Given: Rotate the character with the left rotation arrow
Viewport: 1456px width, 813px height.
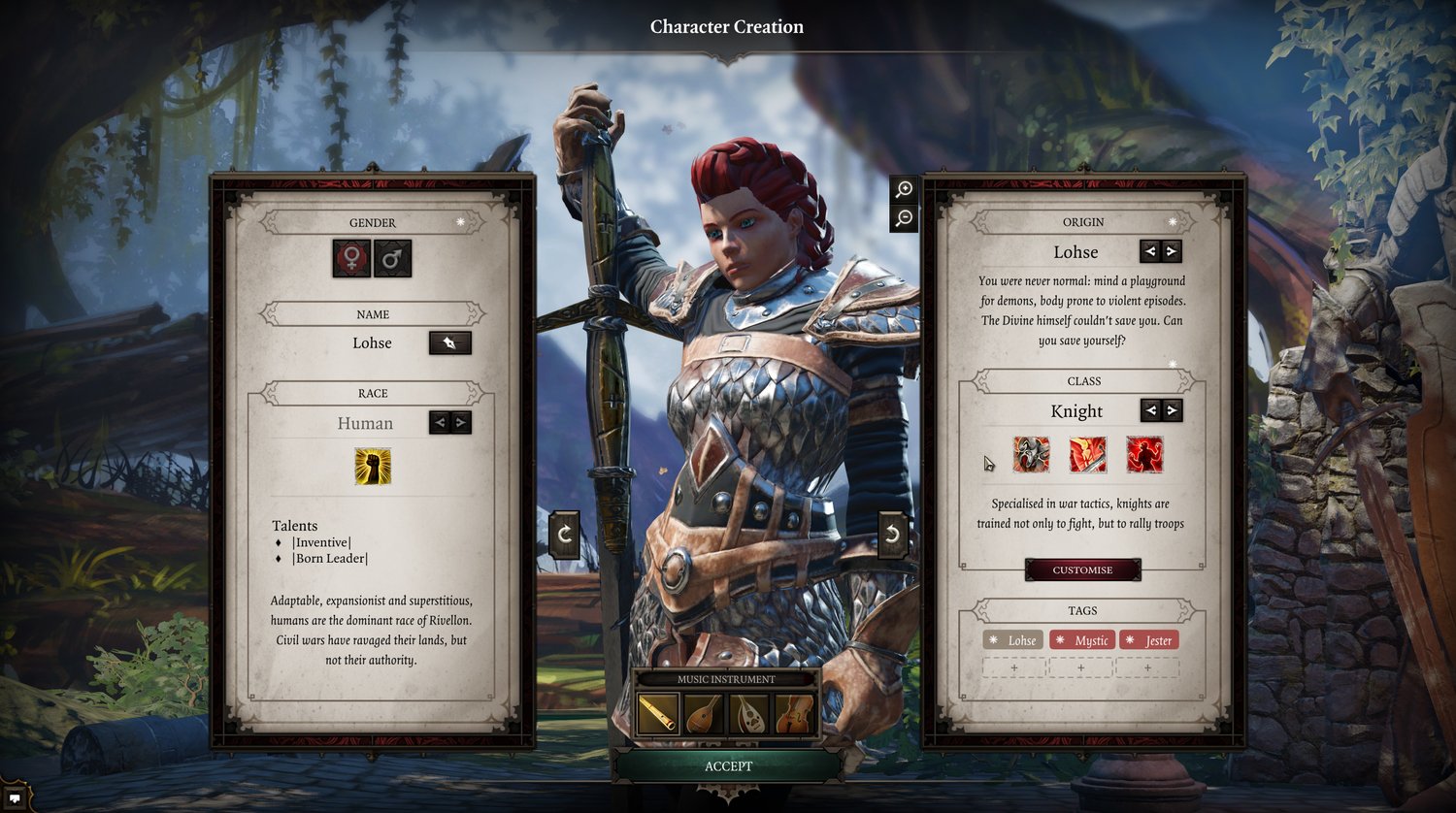Looking at the screenshot, I should pos(563,534).
